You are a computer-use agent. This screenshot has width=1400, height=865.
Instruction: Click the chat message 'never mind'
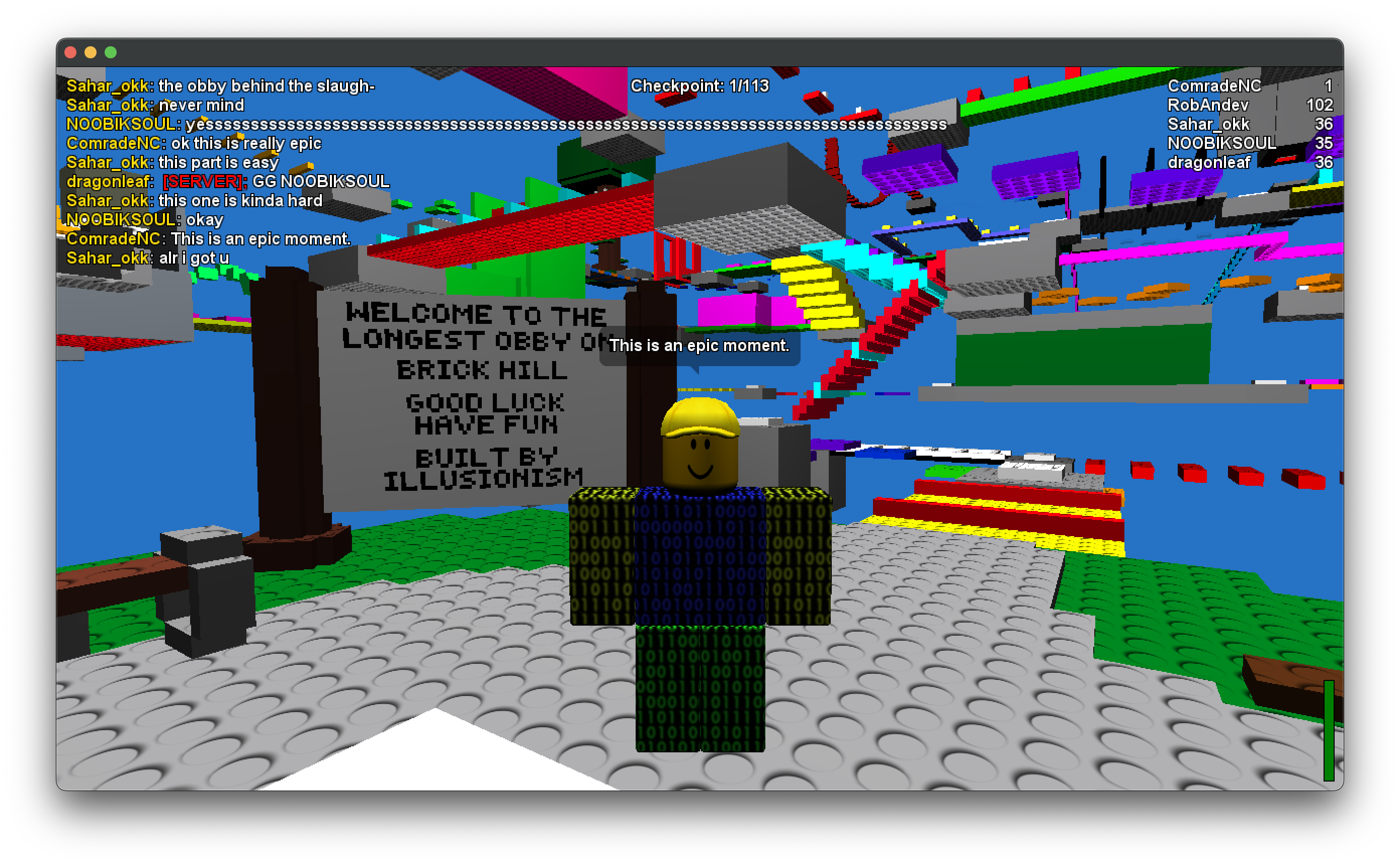click(x=201, y=105)
